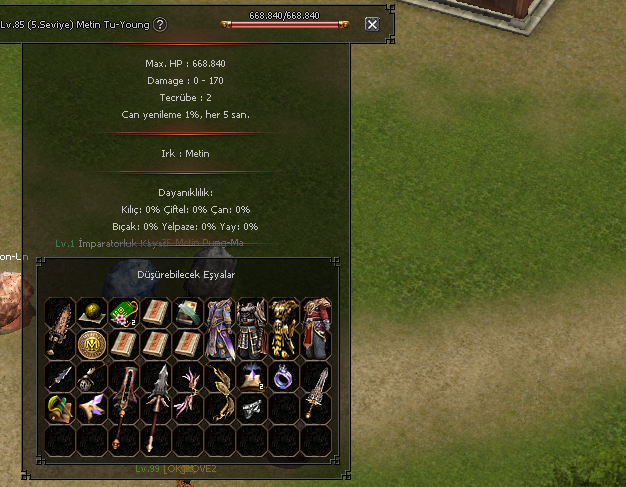The height and width of the screenshot is (487, 626).
Task: Select the book with green feather
Action: pyautogui.click(x=188, y=313)
